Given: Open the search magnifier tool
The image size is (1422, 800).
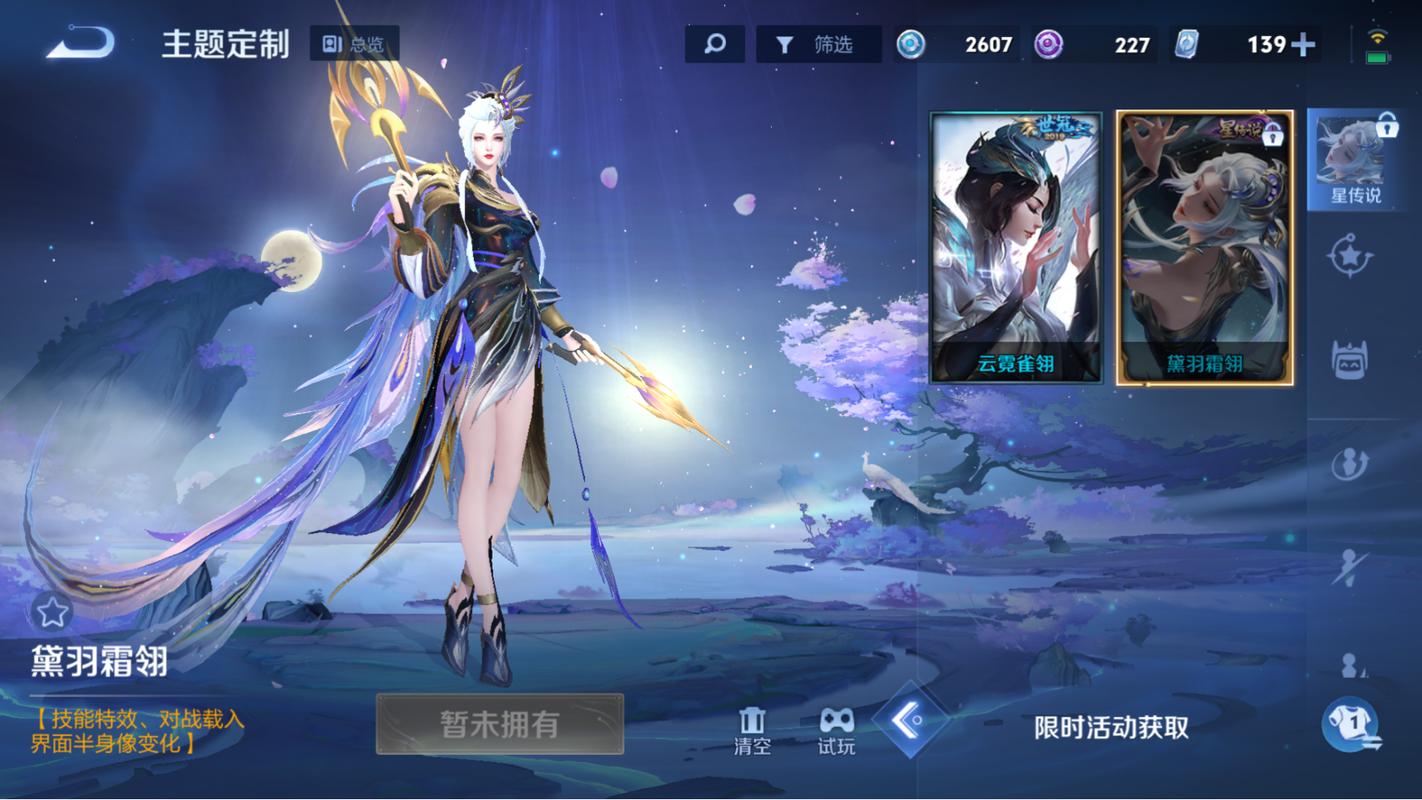Looking at the screenshot, I should point(714,43).
